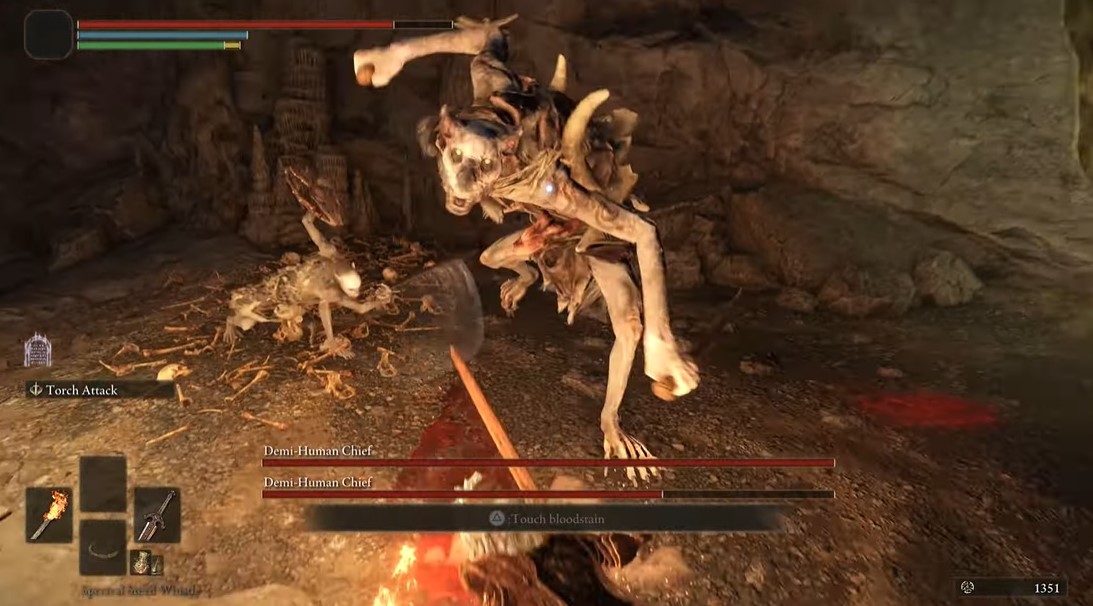Select the sword right-hand weapon slot
This screenshot has height=606, width=1093.
[157, 514]
